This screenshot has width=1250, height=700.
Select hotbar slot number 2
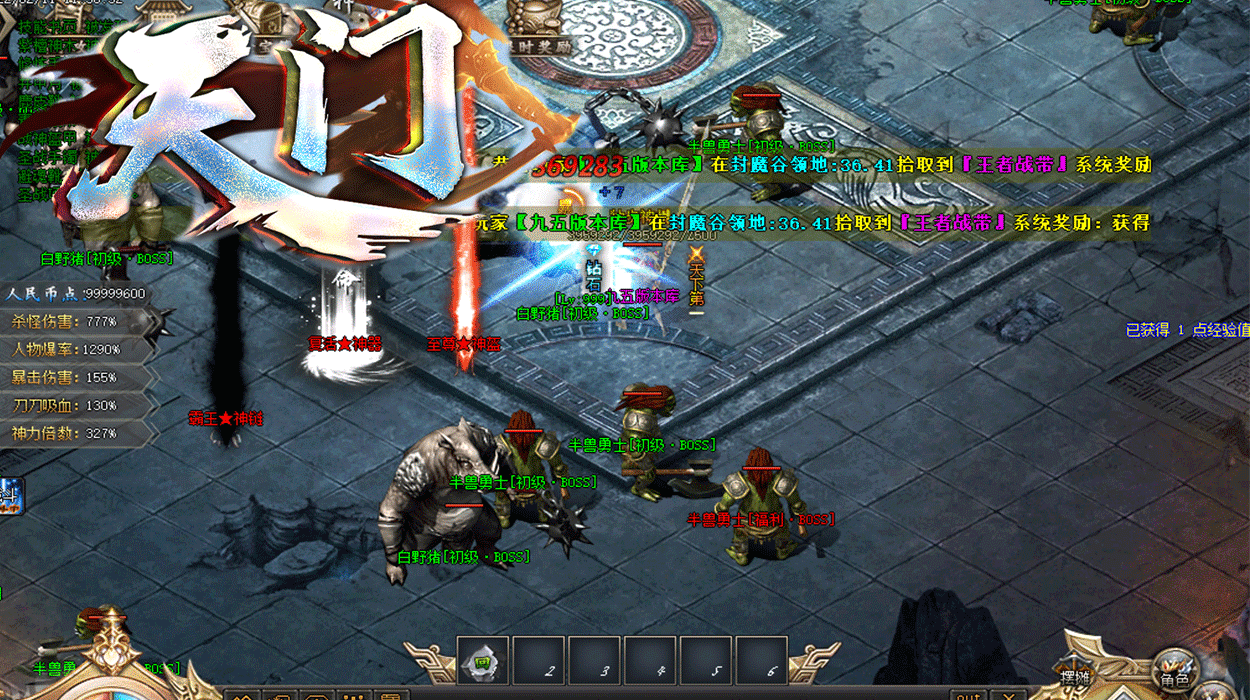[539, 661]
